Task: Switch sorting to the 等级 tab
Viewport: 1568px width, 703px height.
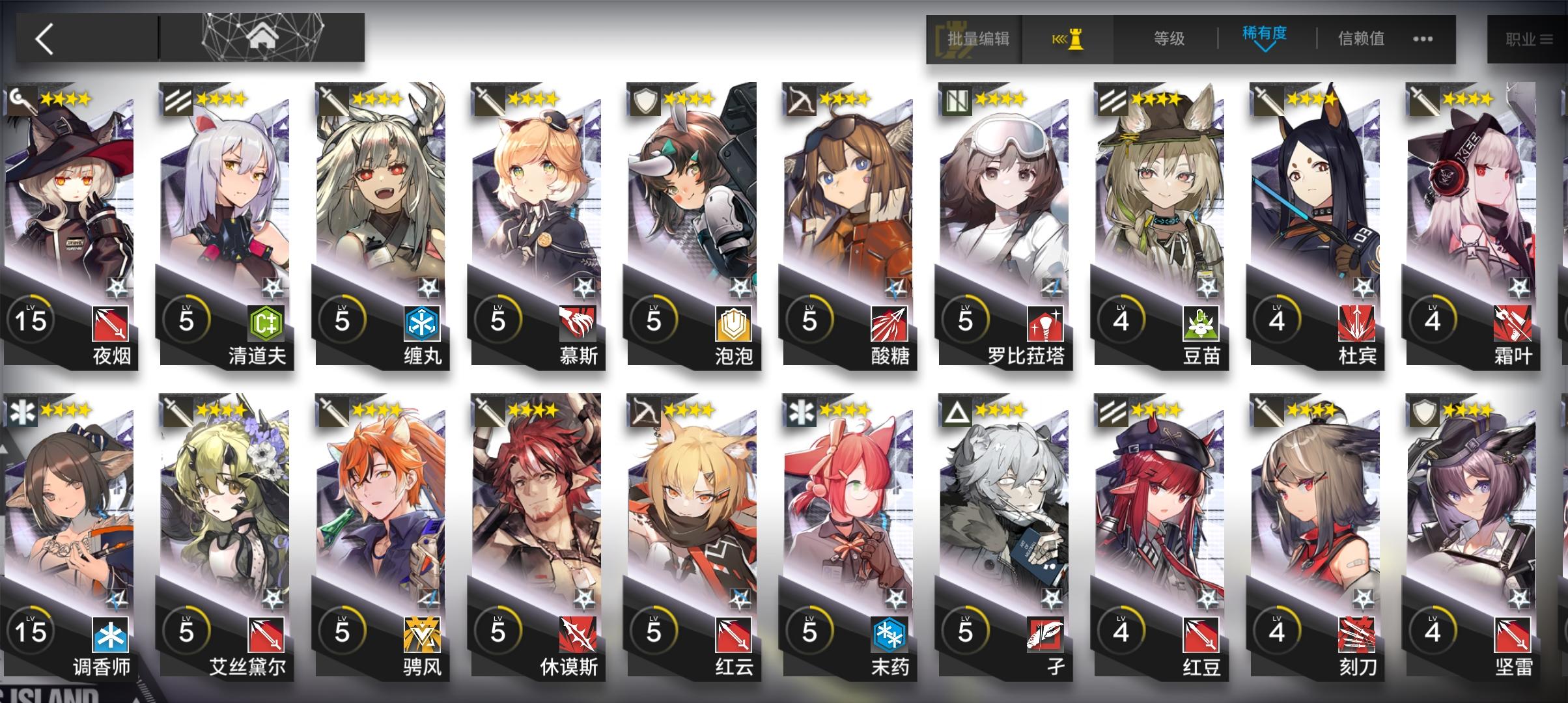Action: (1169, 38)
